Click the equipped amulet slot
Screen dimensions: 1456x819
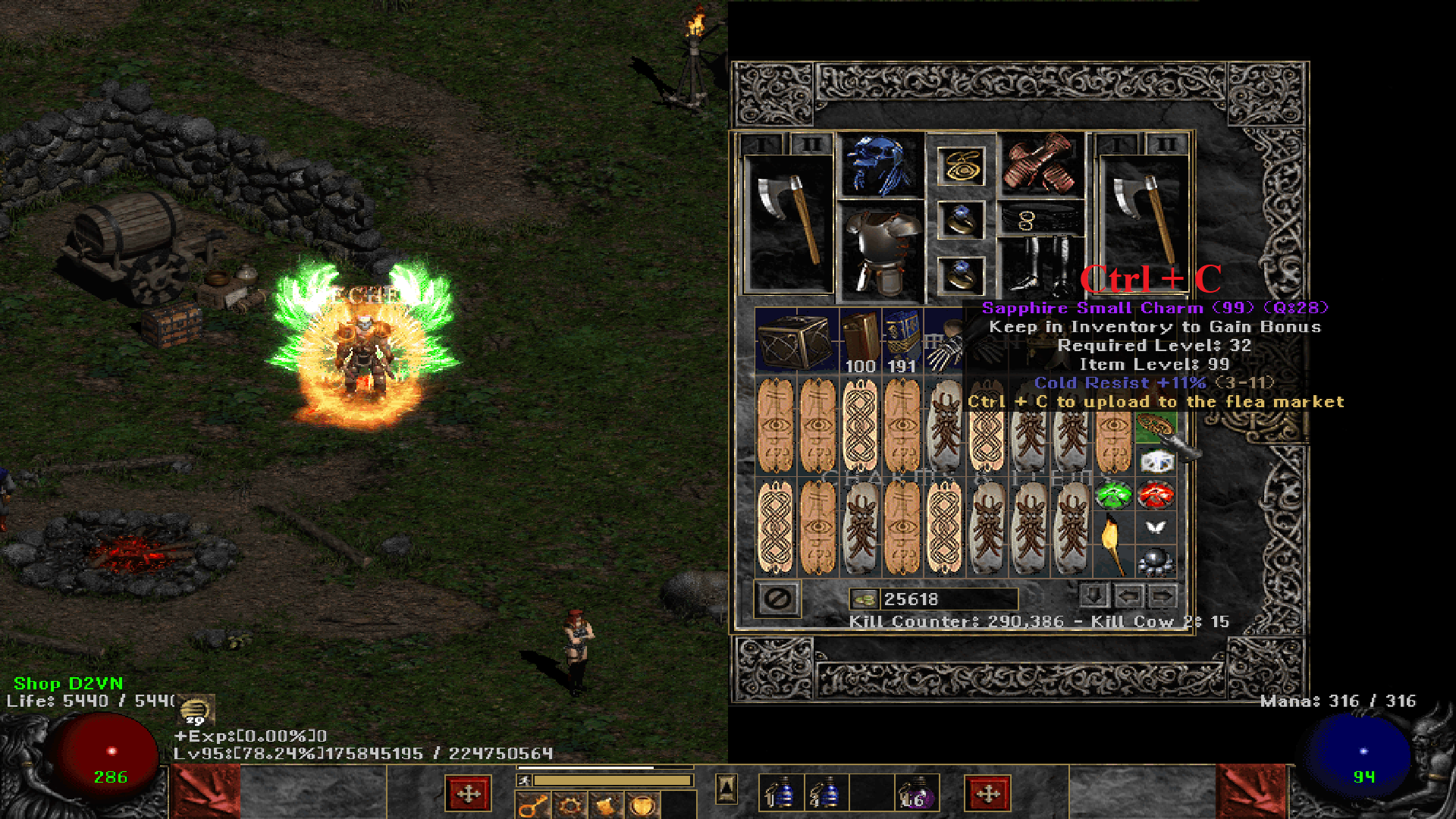[961, 166]
